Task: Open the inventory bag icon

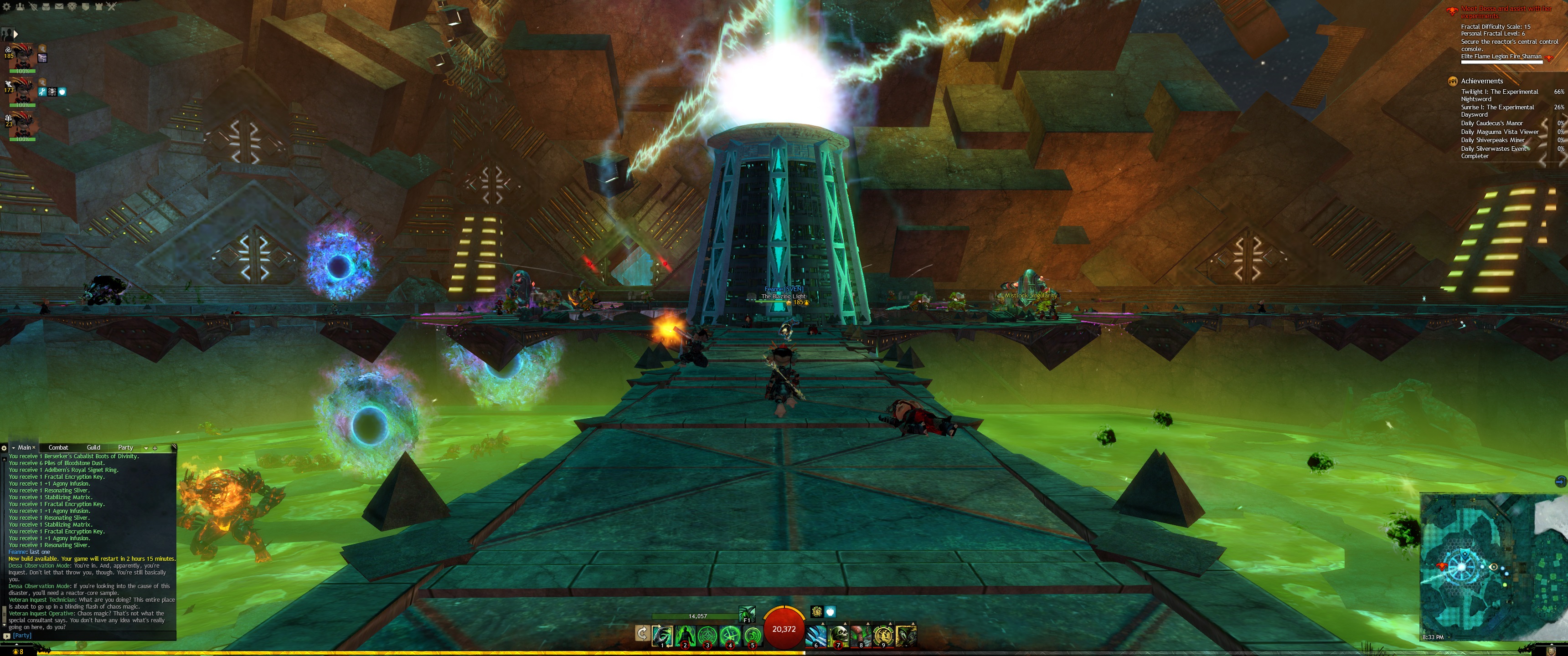Action: [46, 7]
